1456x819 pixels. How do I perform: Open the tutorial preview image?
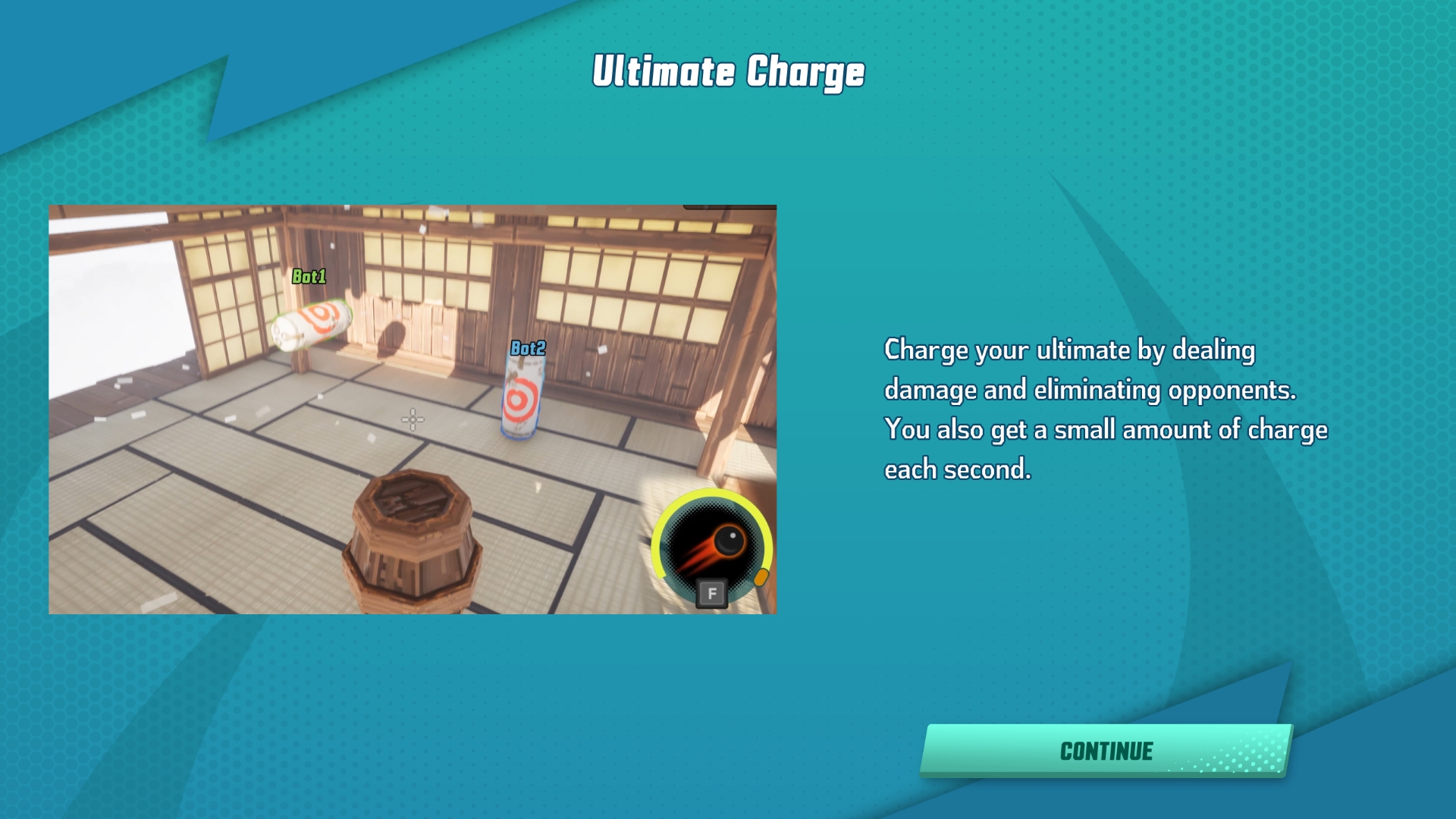pos(413,409)
